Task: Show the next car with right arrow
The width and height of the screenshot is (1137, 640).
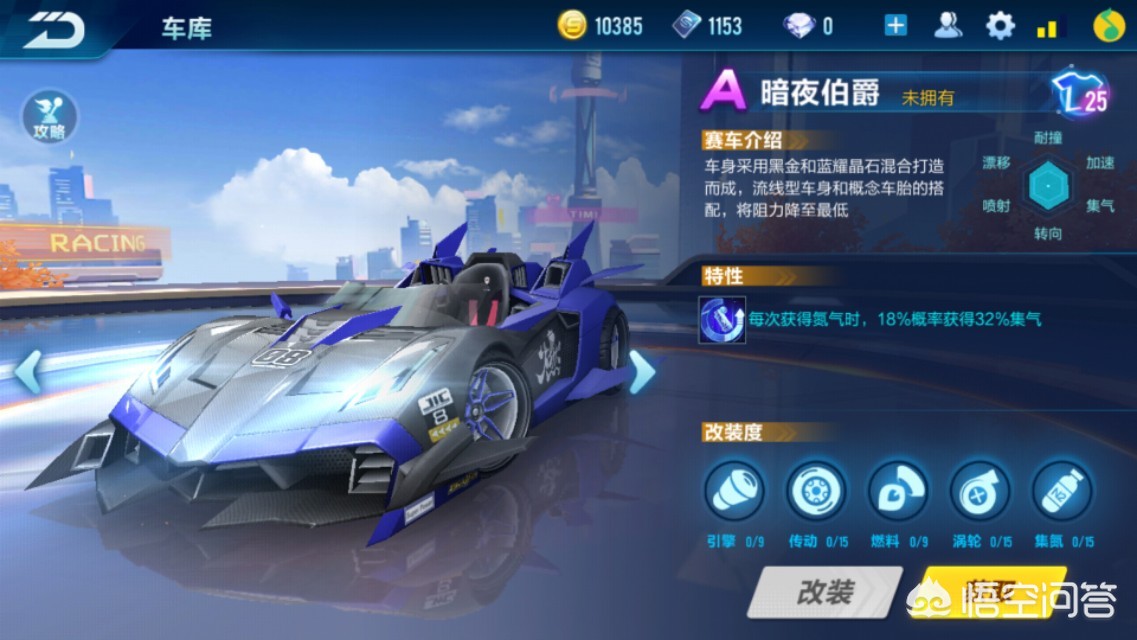Action: coord(641,371)
